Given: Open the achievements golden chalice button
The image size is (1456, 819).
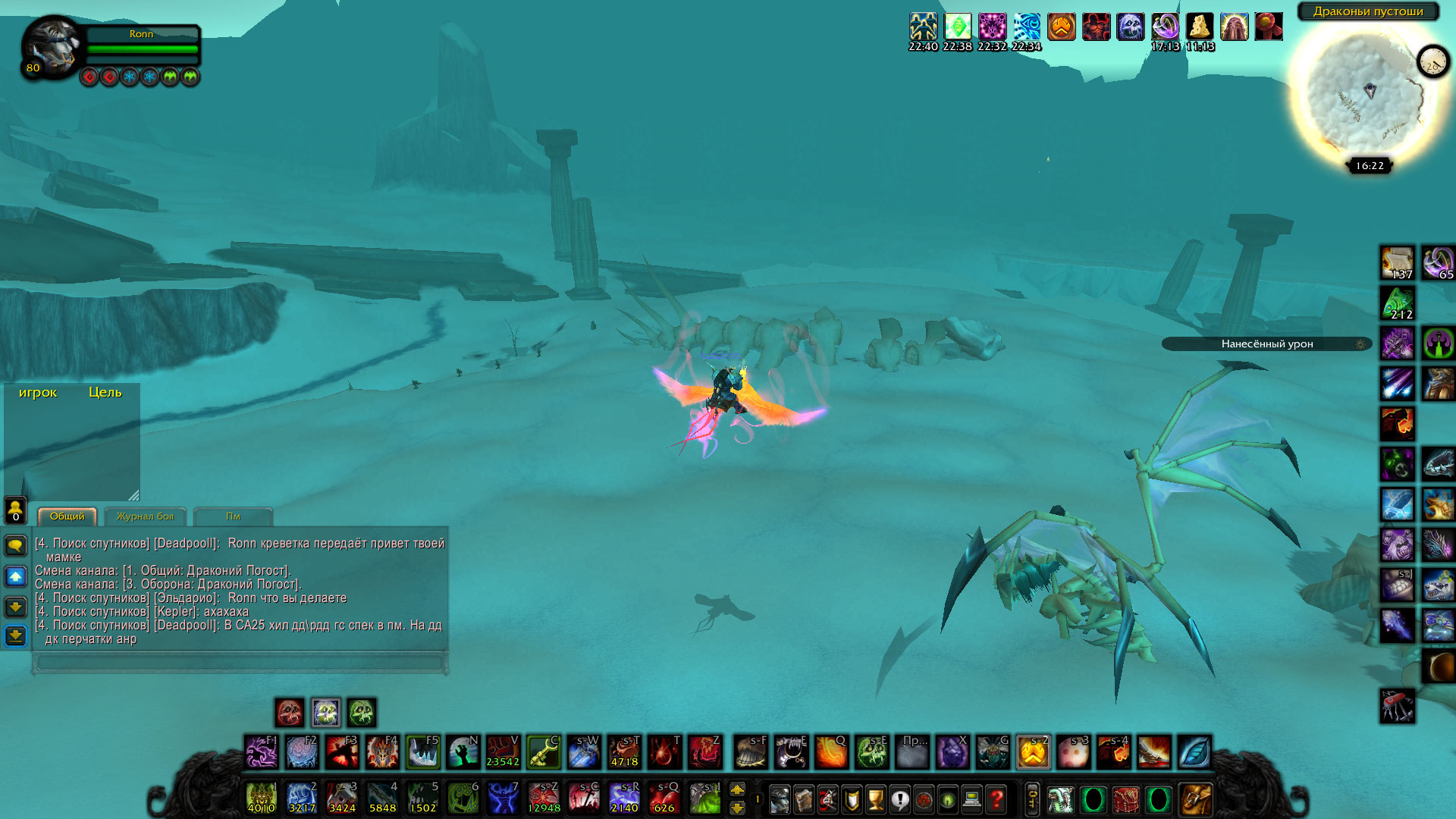Looking at the screenshot, I should point(876,799).
